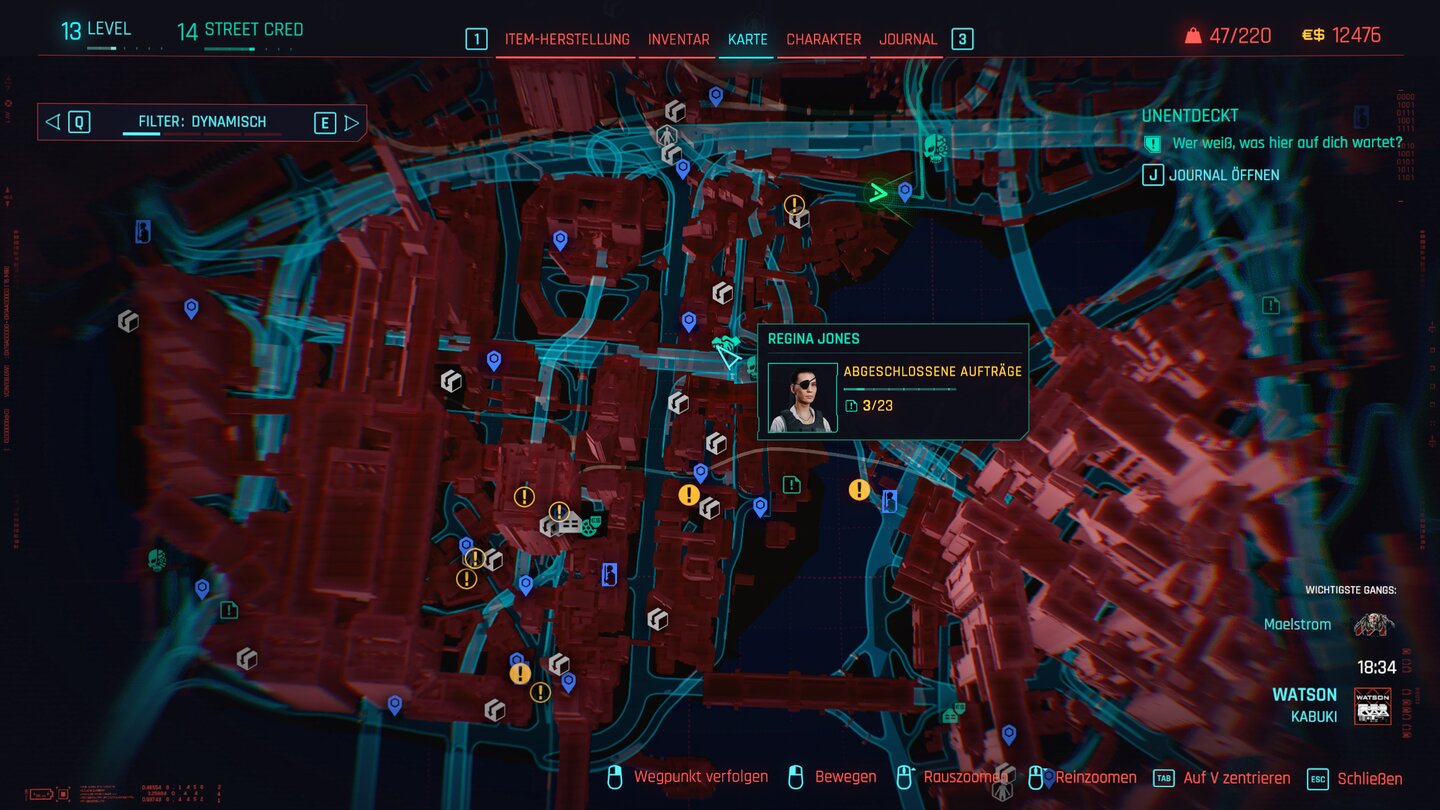
Task: Click Regina Jones' portrait thumbnail
Action: [803, 399]
